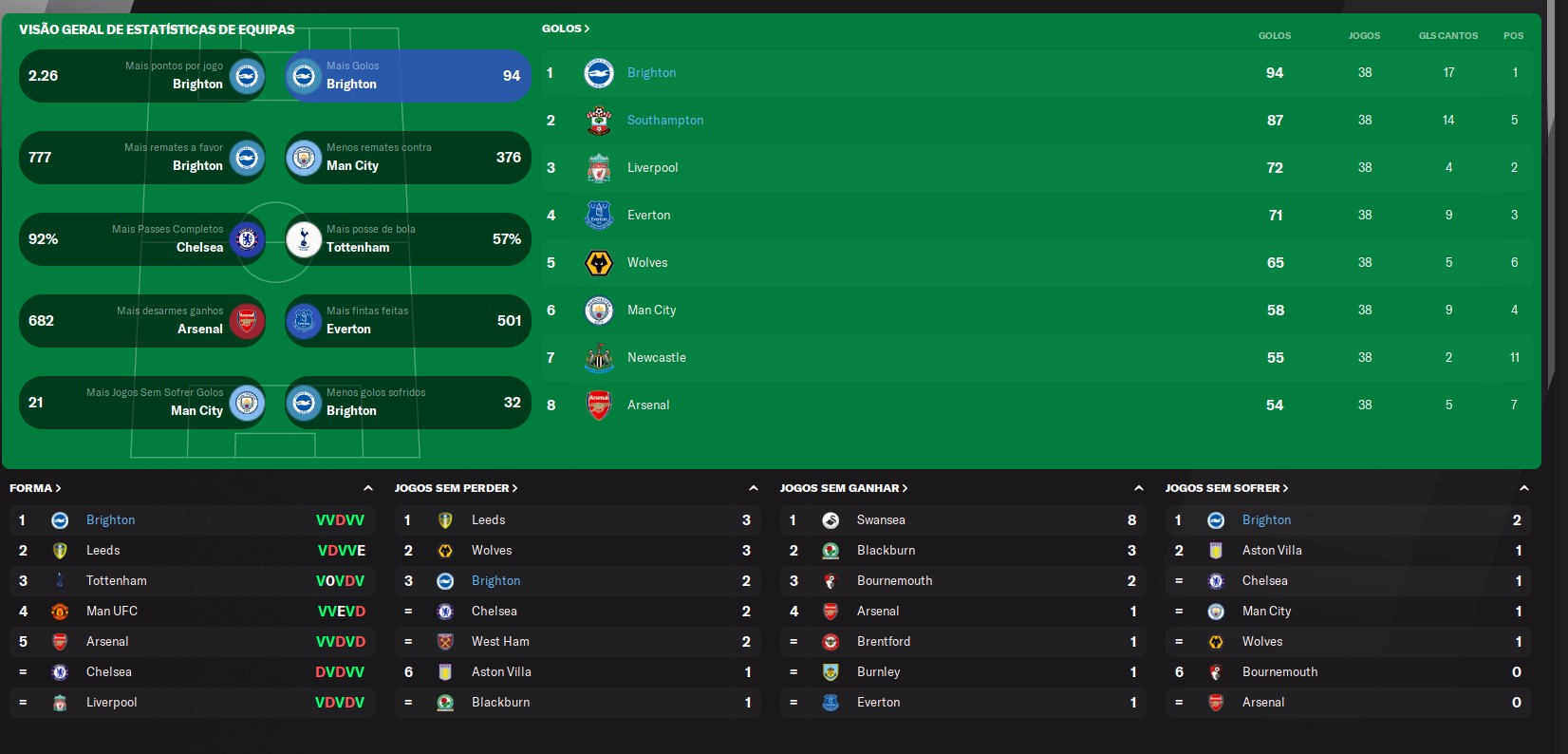This screenshot has height=754, width=1568.
Task: Open Aston Villa in Jogos Sem Sofrer
Action: pyautogui.click(x=1271, y=551)
